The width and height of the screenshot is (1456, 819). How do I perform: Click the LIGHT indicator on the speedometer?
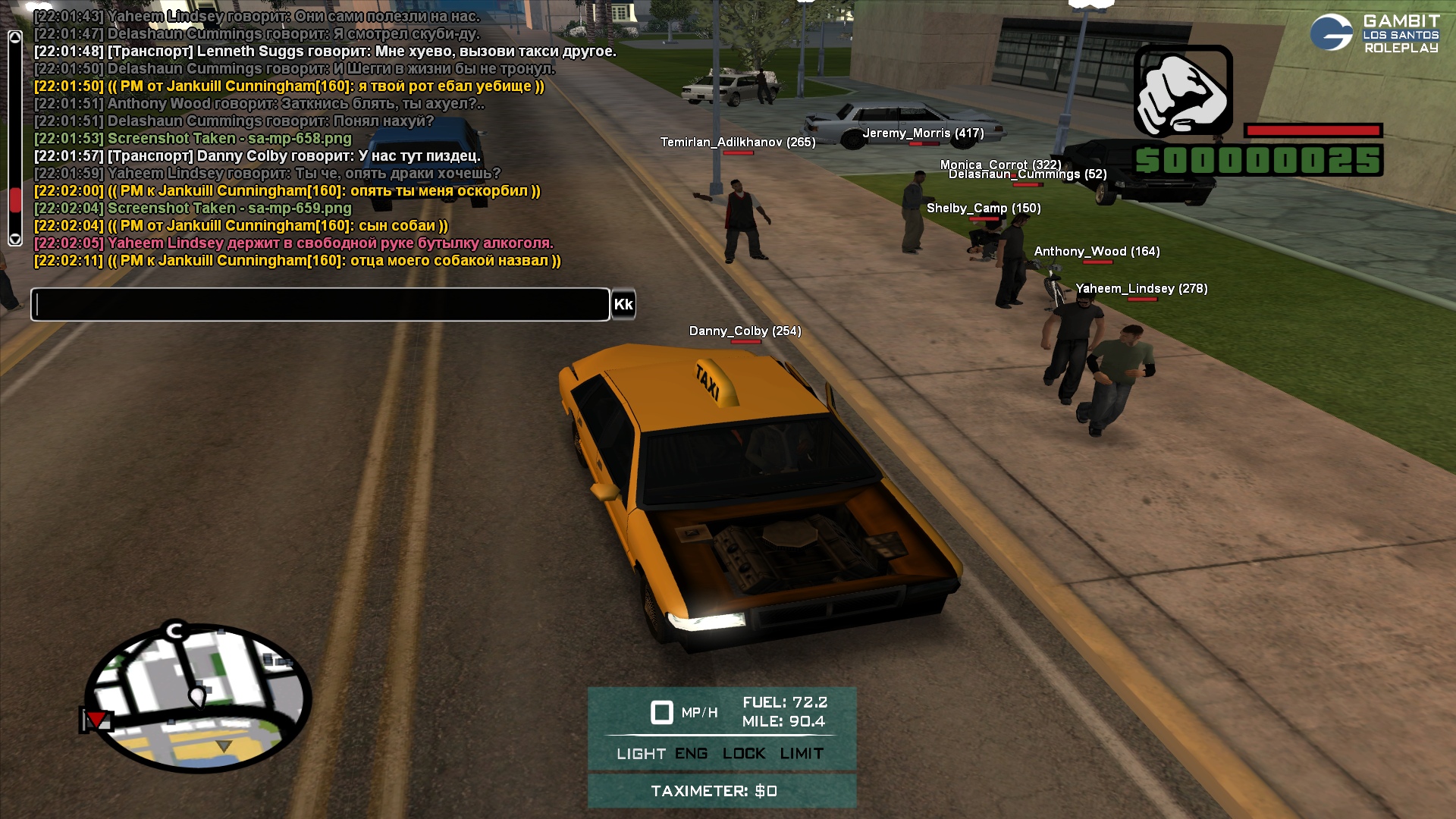641,754
